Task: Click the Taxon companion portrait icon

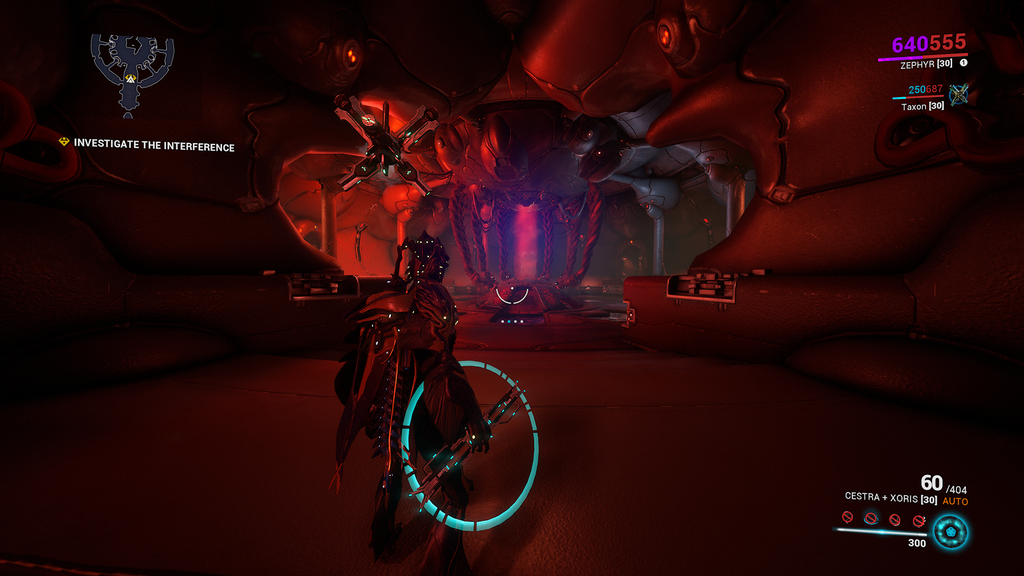Action: (x=959, y=94)
